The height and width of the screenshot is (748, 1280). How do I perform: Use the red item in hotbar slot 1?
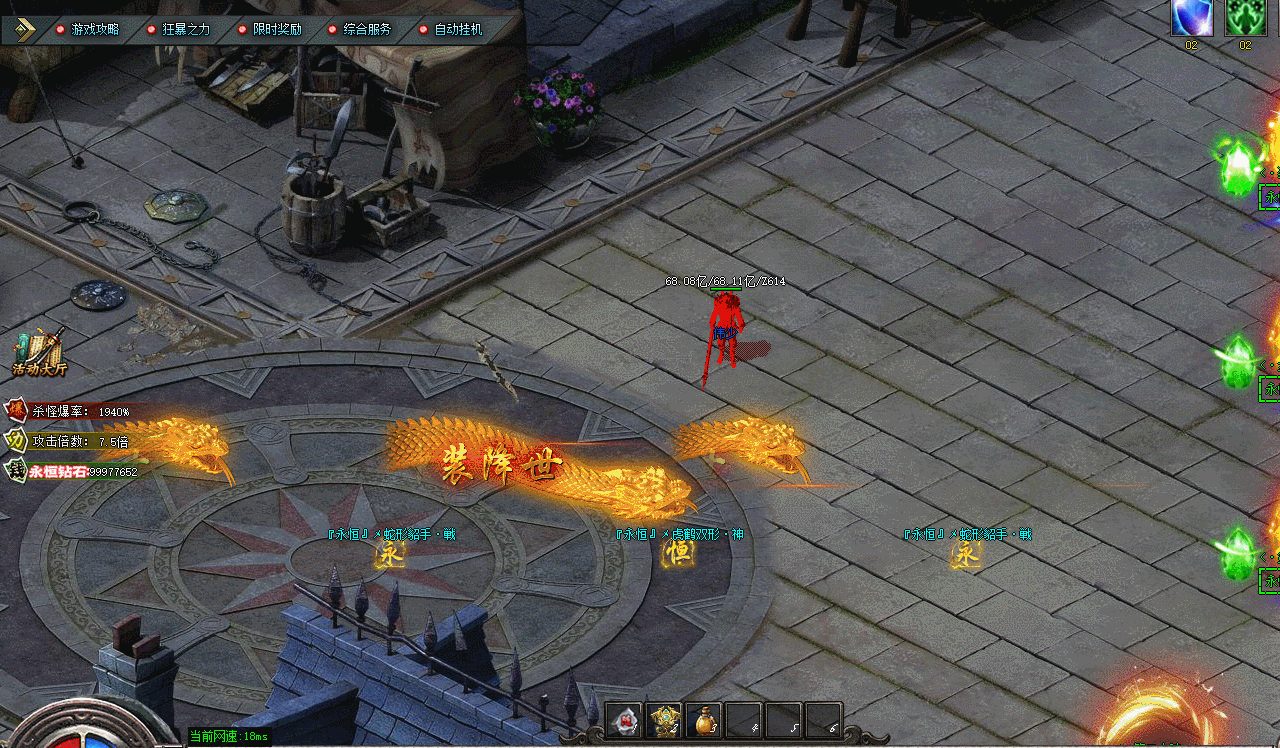click(x=624, y=720)
